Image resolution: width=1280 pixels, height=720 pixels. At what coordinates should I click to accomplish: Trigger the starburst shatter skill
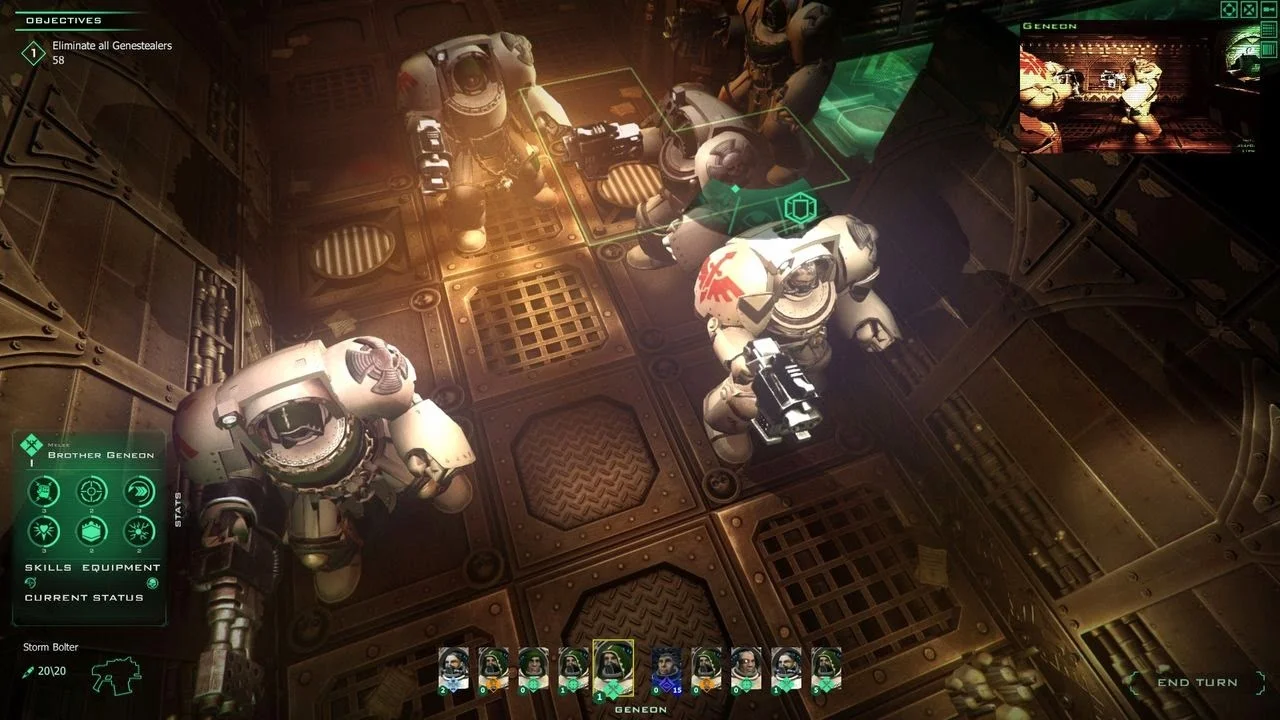tap(139, 531)
